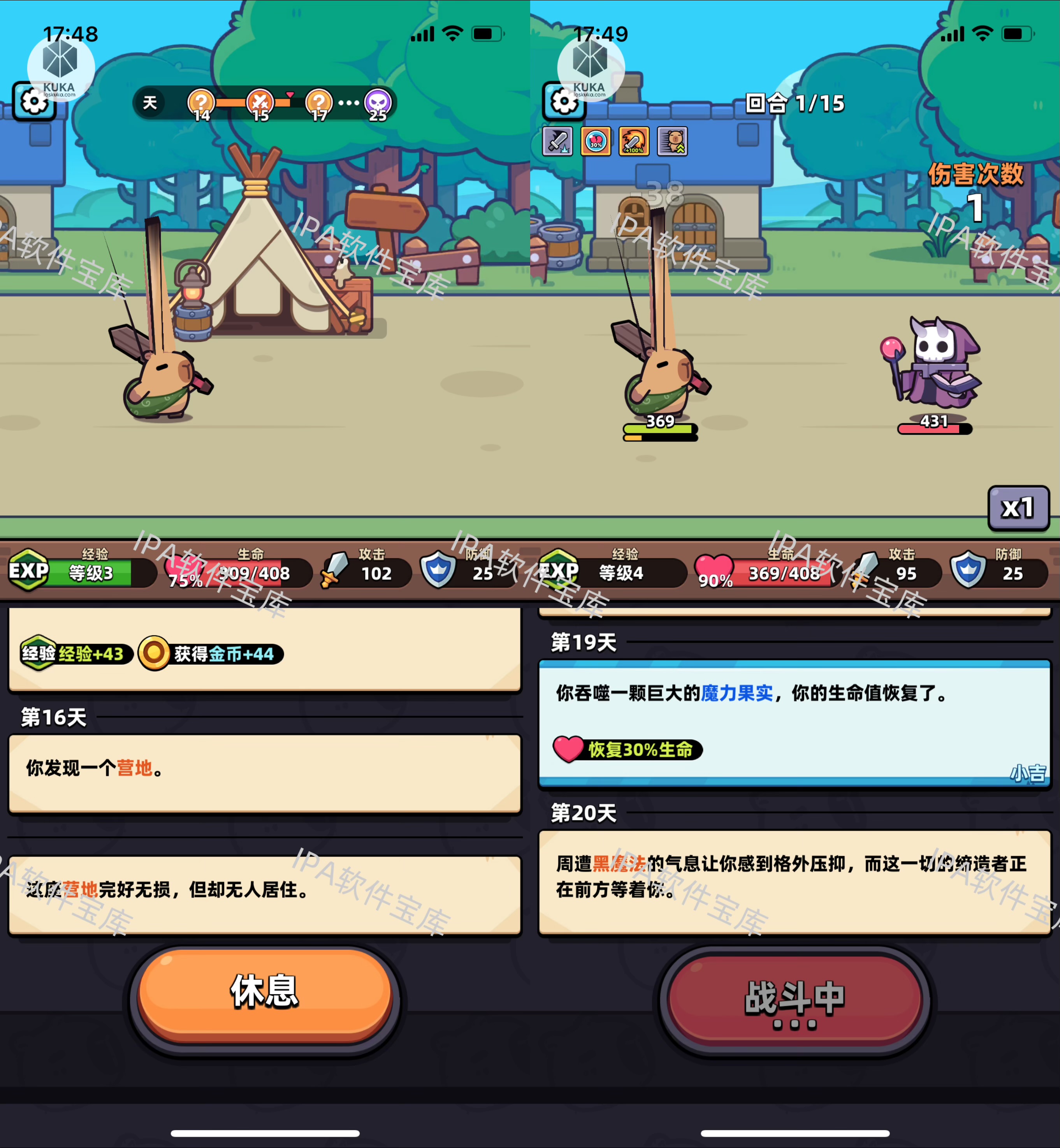This screenshot has width=1060, height=1148.
Task: Tap the broken heart 30% buff icon
Action: (596, 141)
